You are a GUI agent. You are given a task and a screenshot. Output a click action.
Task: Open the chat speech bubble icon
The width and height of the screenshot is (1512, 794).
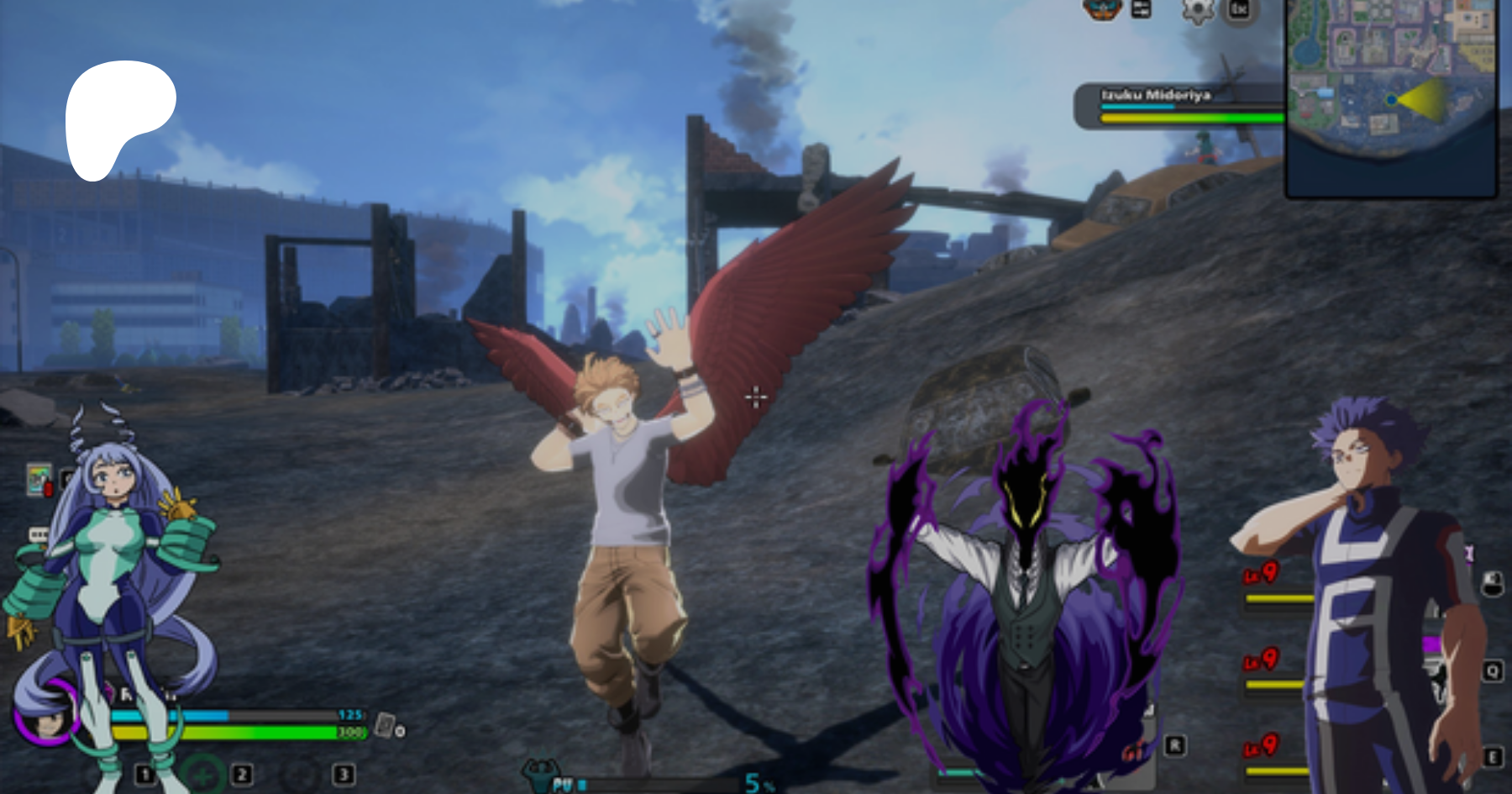(x=38, y=535)
